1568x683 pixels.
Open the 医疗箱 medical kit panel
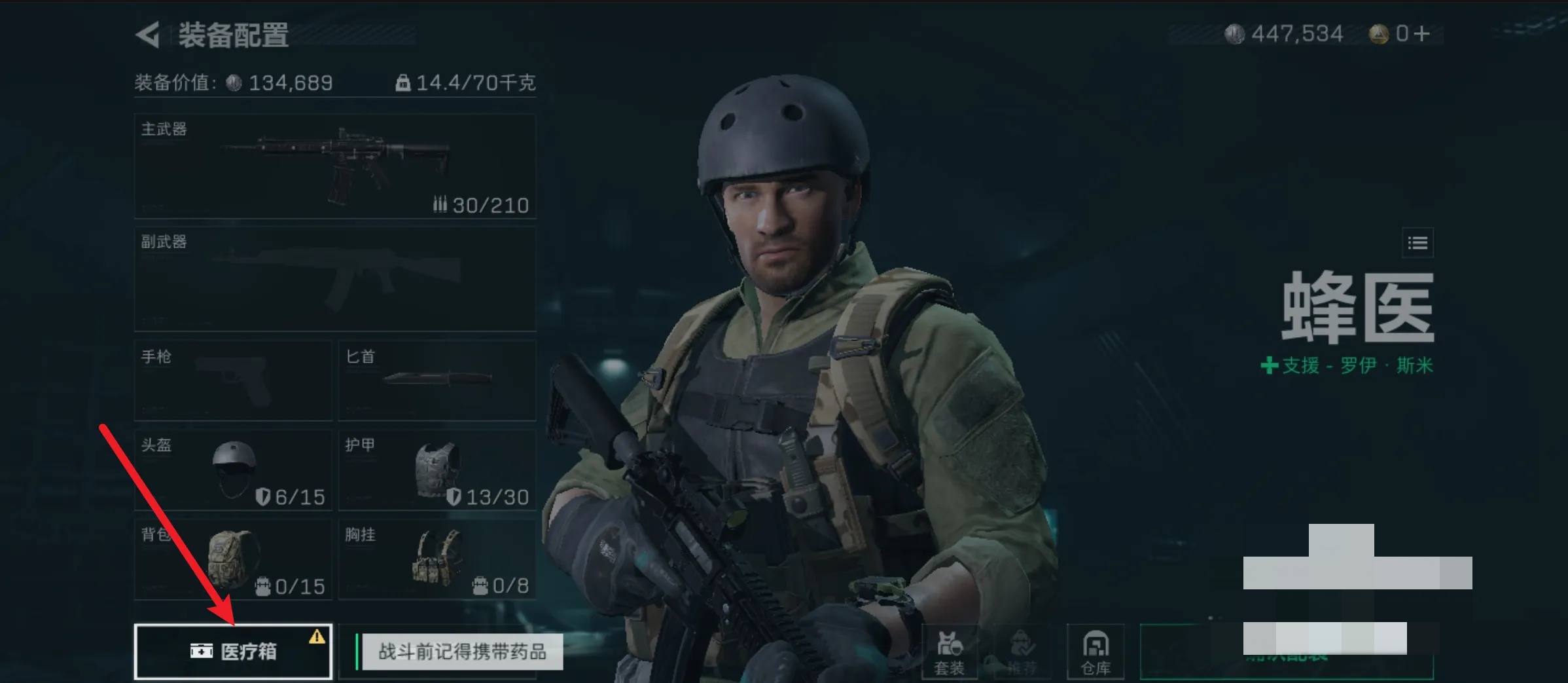click(x=232, y=652)
